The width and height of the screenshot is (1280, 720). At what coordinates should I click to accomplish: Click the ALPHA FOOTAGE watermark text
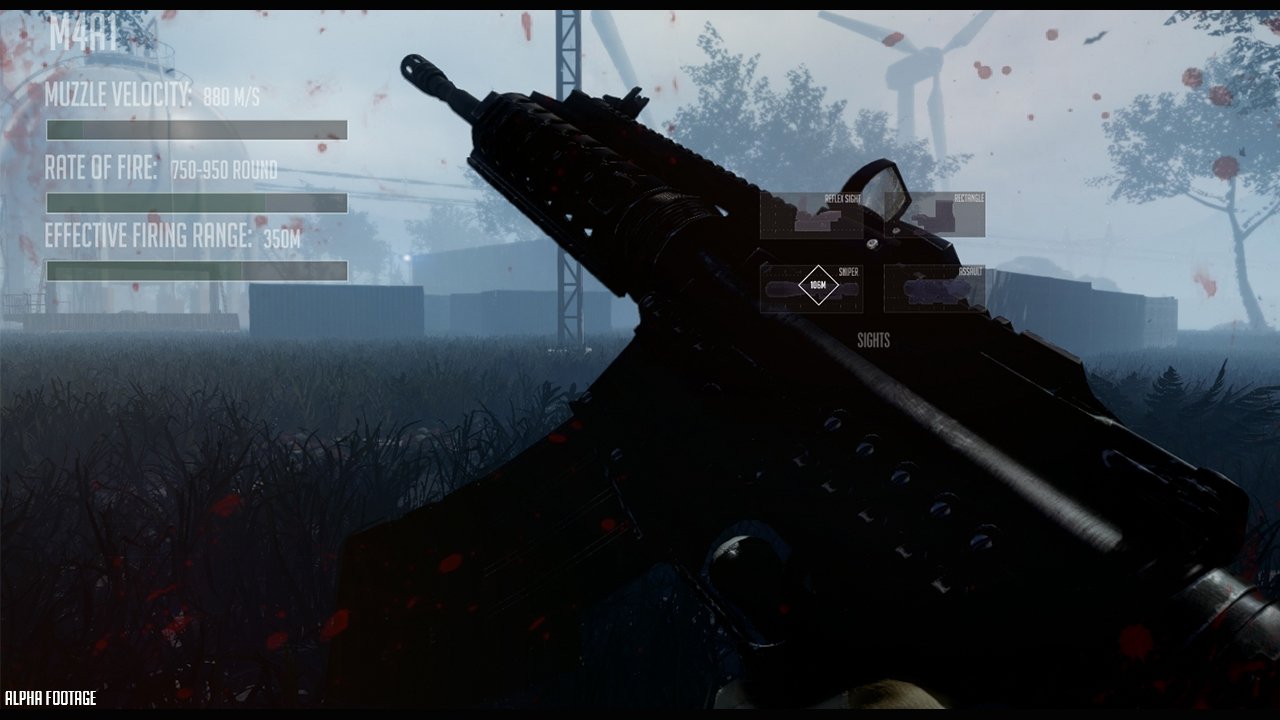pos(50,696)
